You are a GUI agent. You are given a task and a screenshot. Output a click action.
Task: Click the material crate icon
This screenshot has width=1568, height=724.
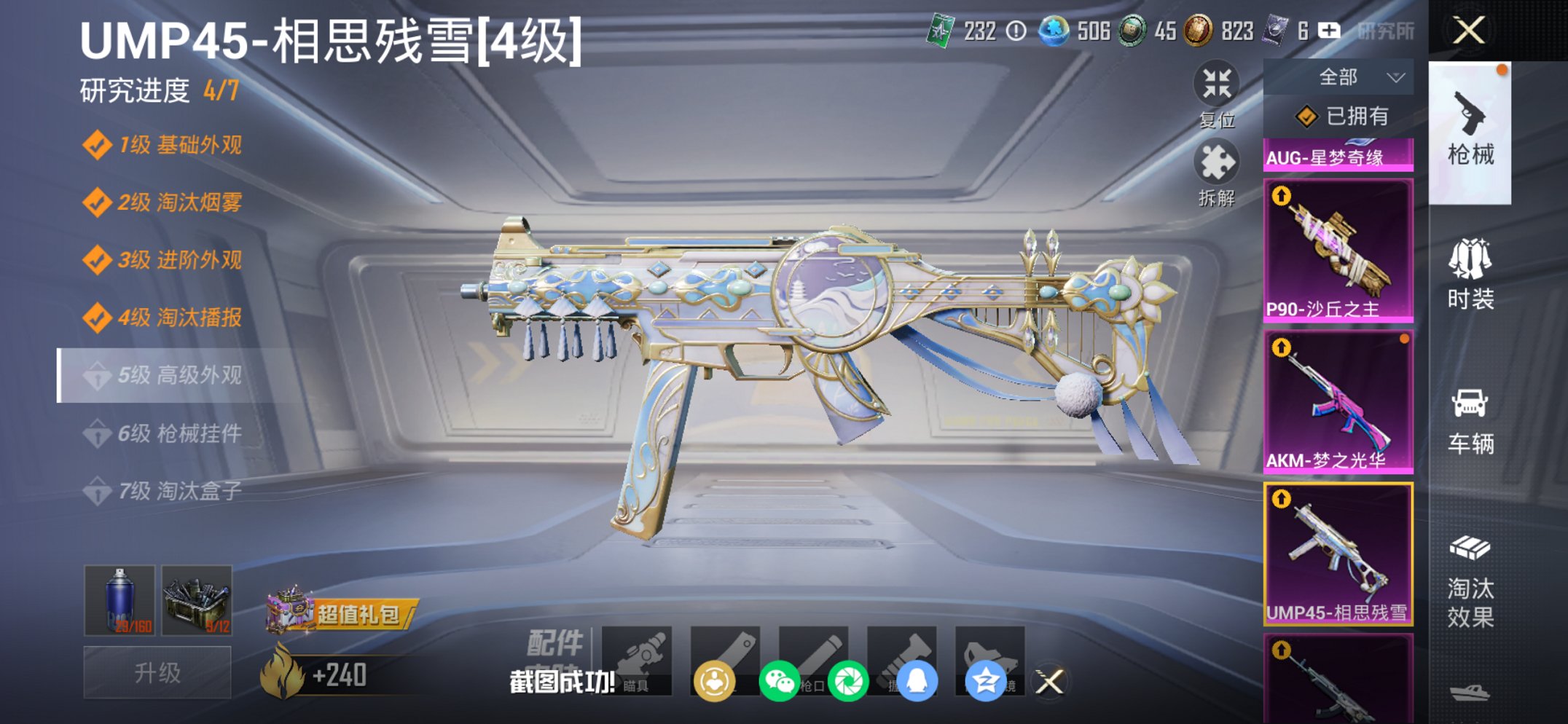(199, 597)
